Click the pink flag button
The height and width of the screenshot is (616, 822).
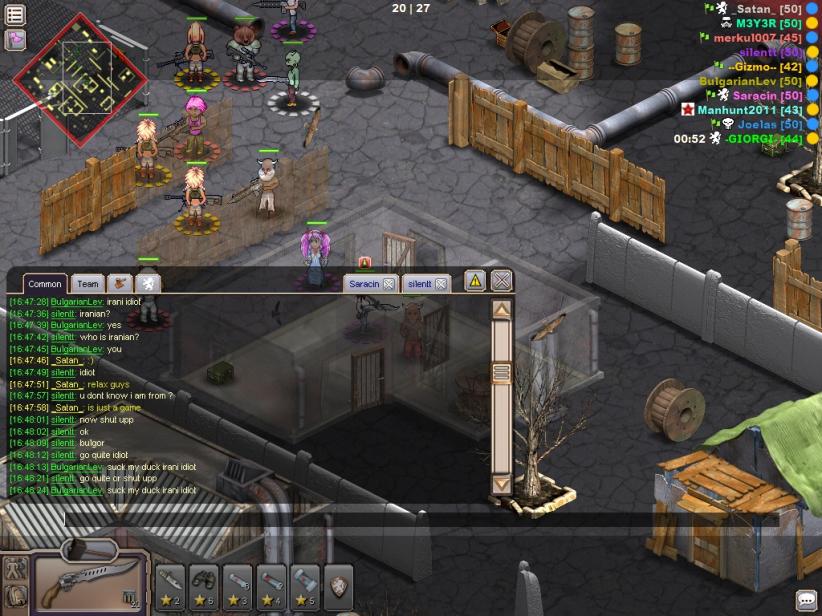[16, 40]
